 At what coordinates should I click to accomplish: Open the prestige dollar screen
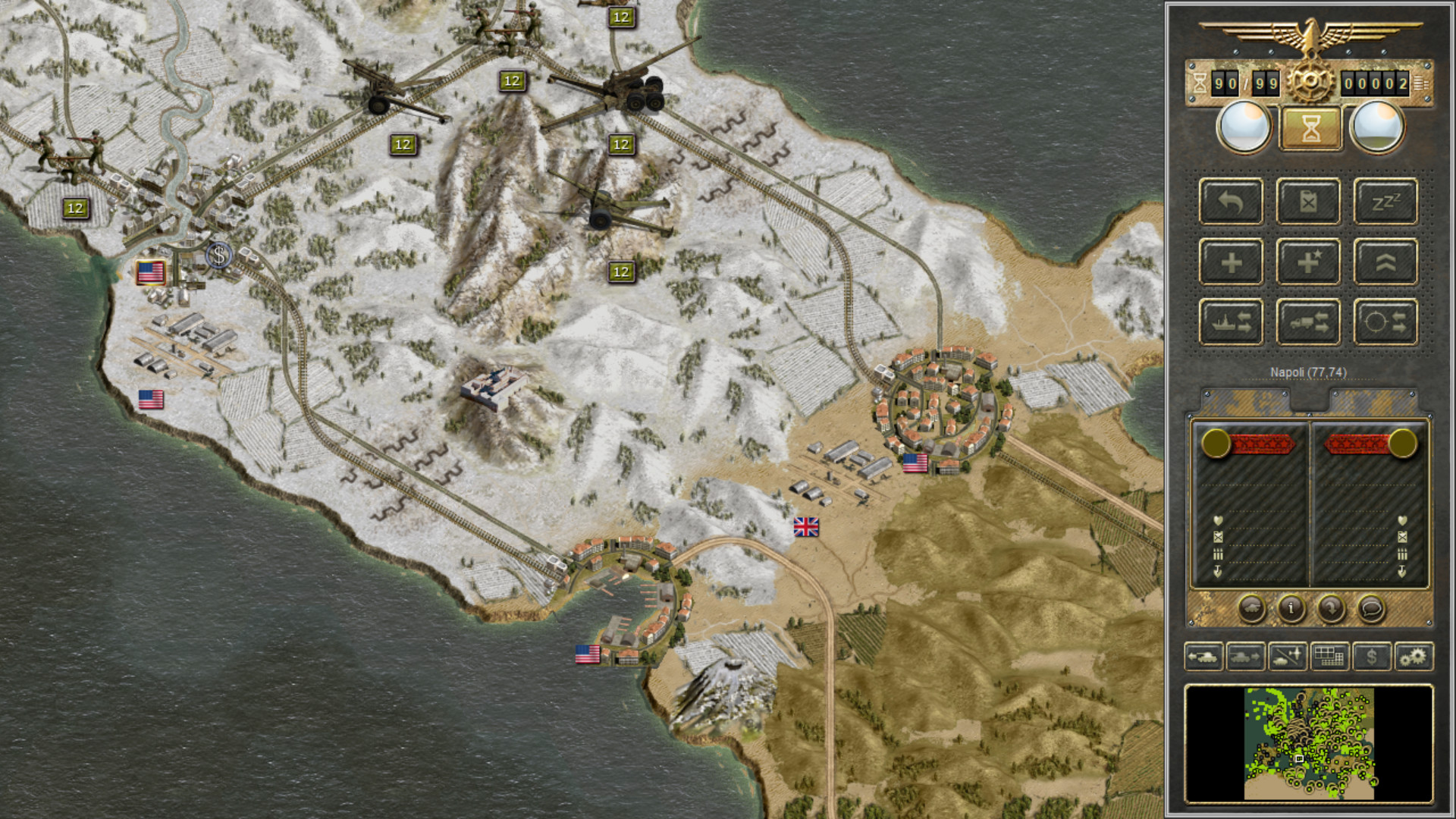[1373, 657]
